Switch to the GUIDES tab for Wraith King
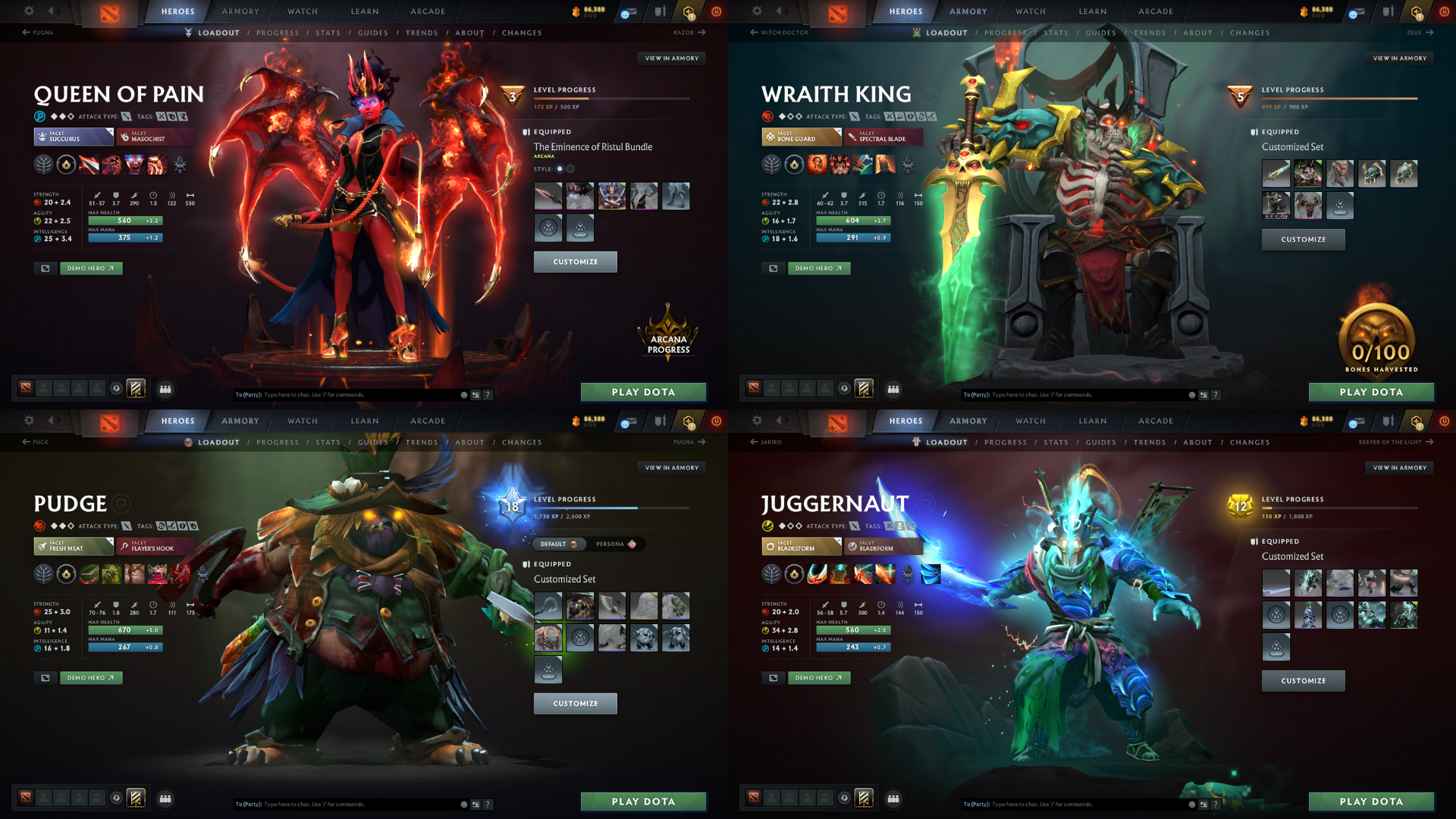The height and width of the screenshot is (819, 1456). (1101, 33)
